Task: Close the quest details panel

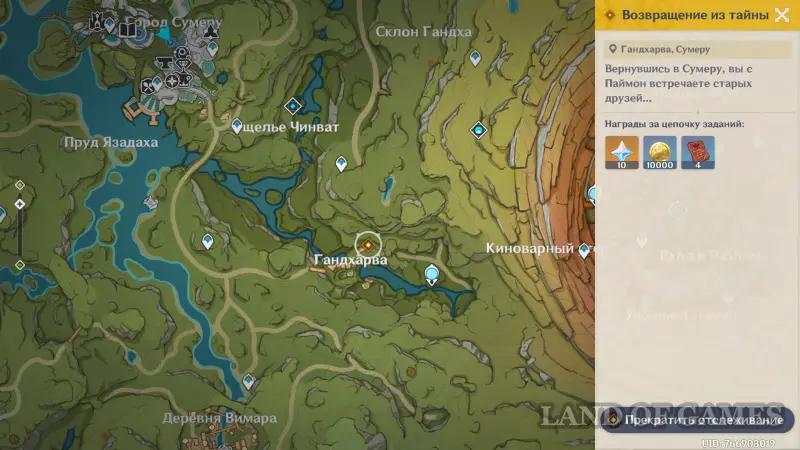Action: click(x=783, y=15)
